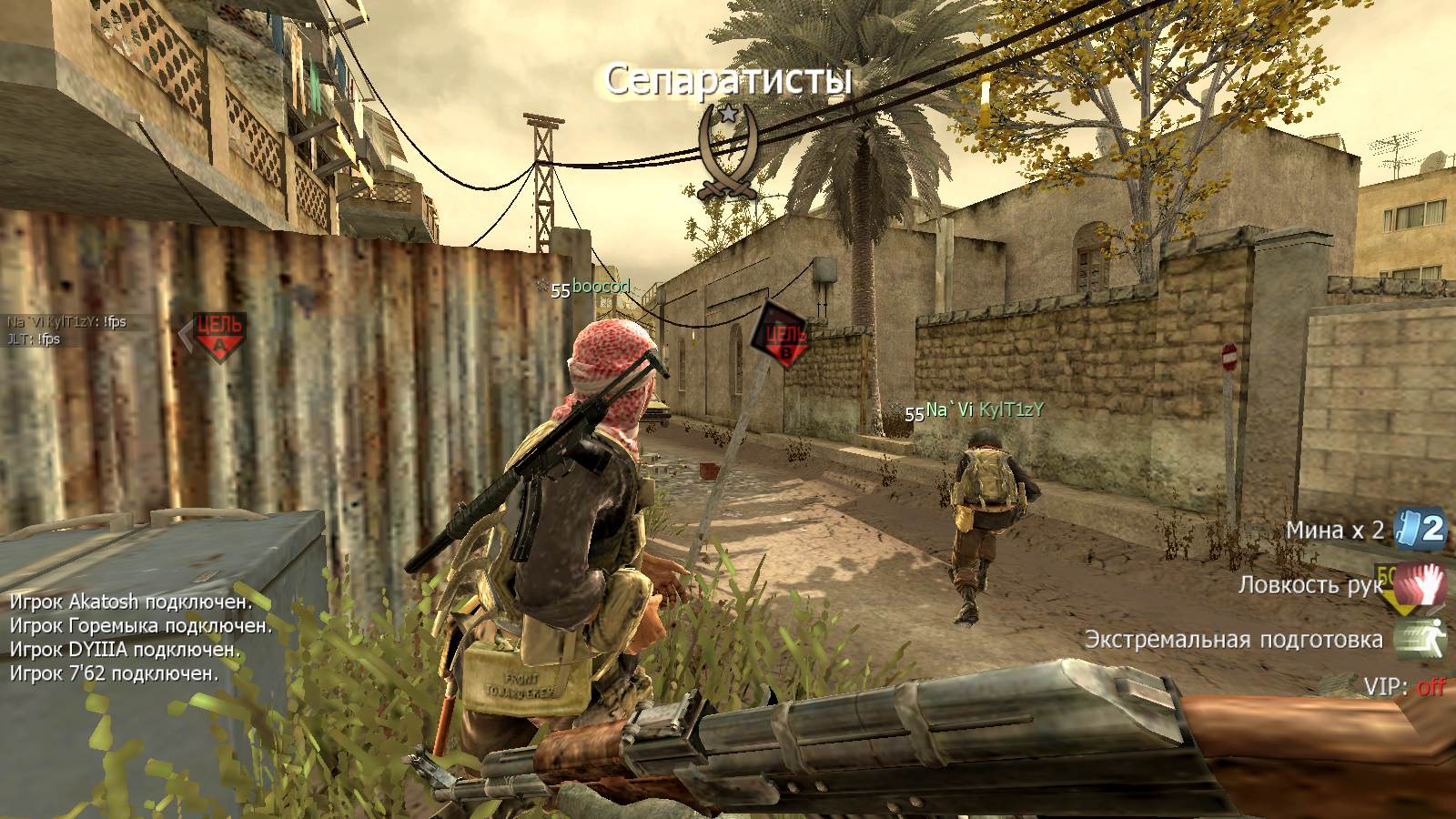Screen dimensions: 1456x819
Task: Click the Мина x 2 claymore perk icon
Action: tap(1421, 530)
